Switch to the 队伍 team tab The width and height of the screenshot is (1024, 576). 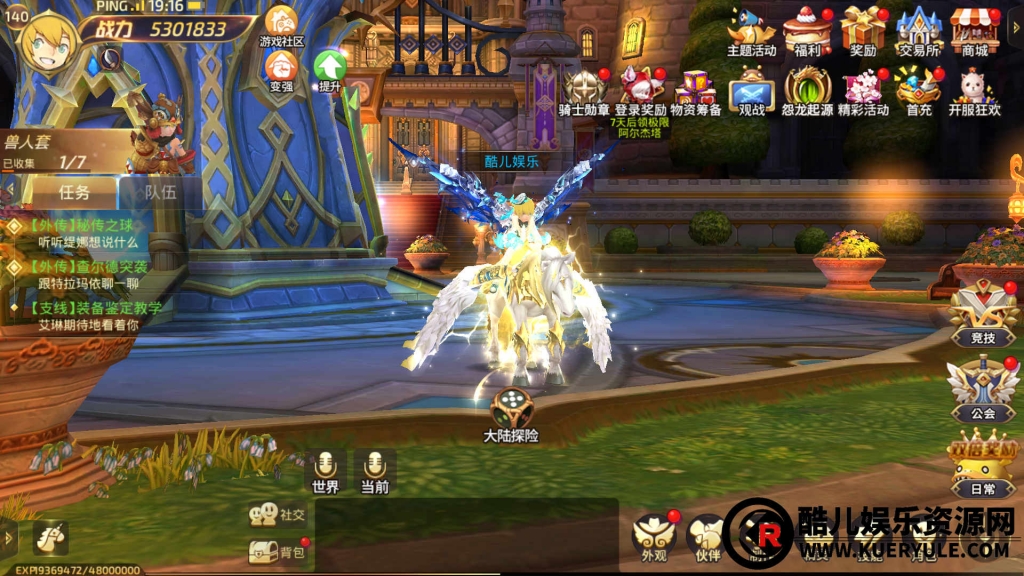(x=160, y=191)
